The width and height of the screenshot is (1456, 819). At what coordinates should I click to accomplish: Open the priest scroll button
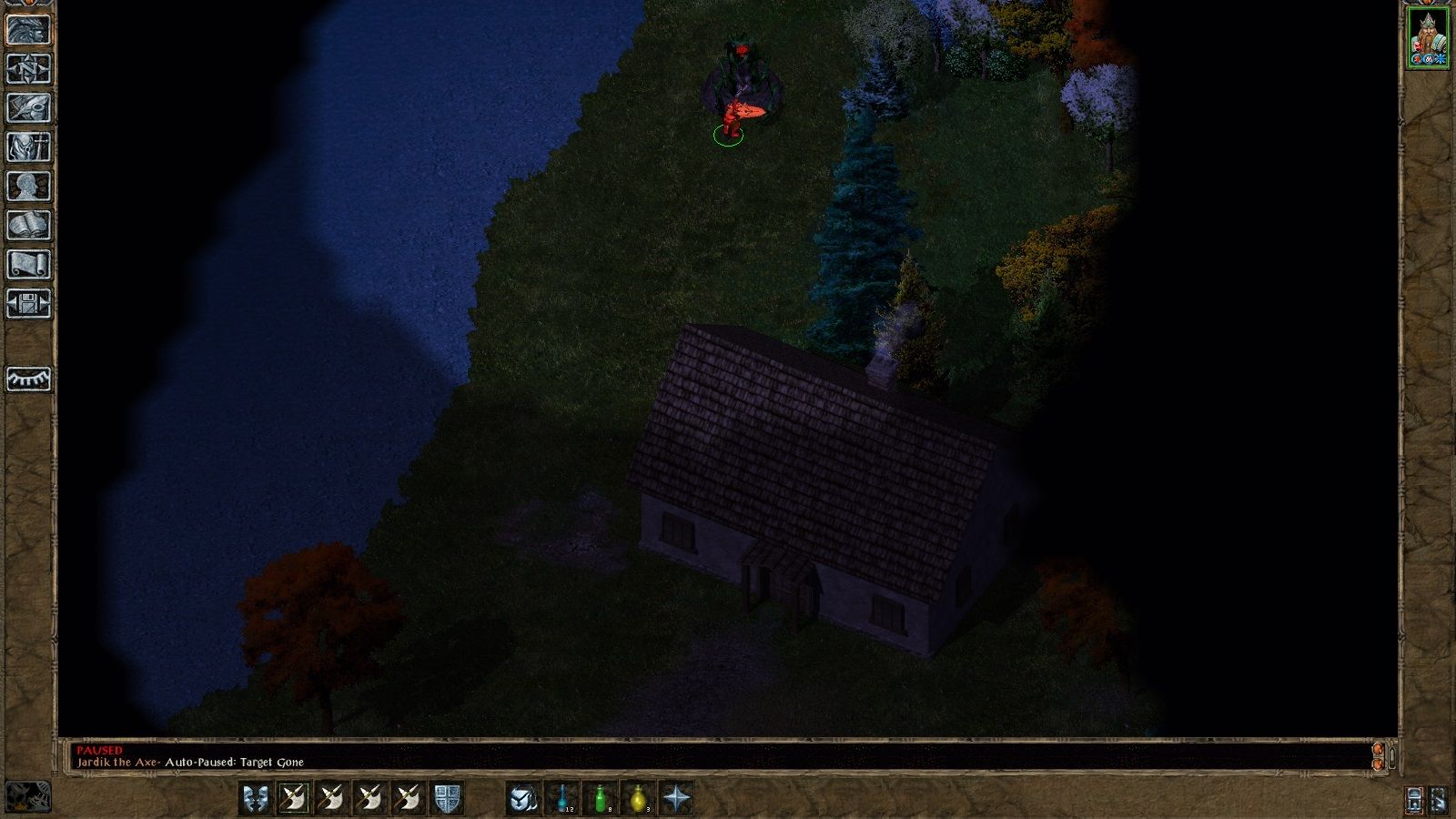pos(28,265)
